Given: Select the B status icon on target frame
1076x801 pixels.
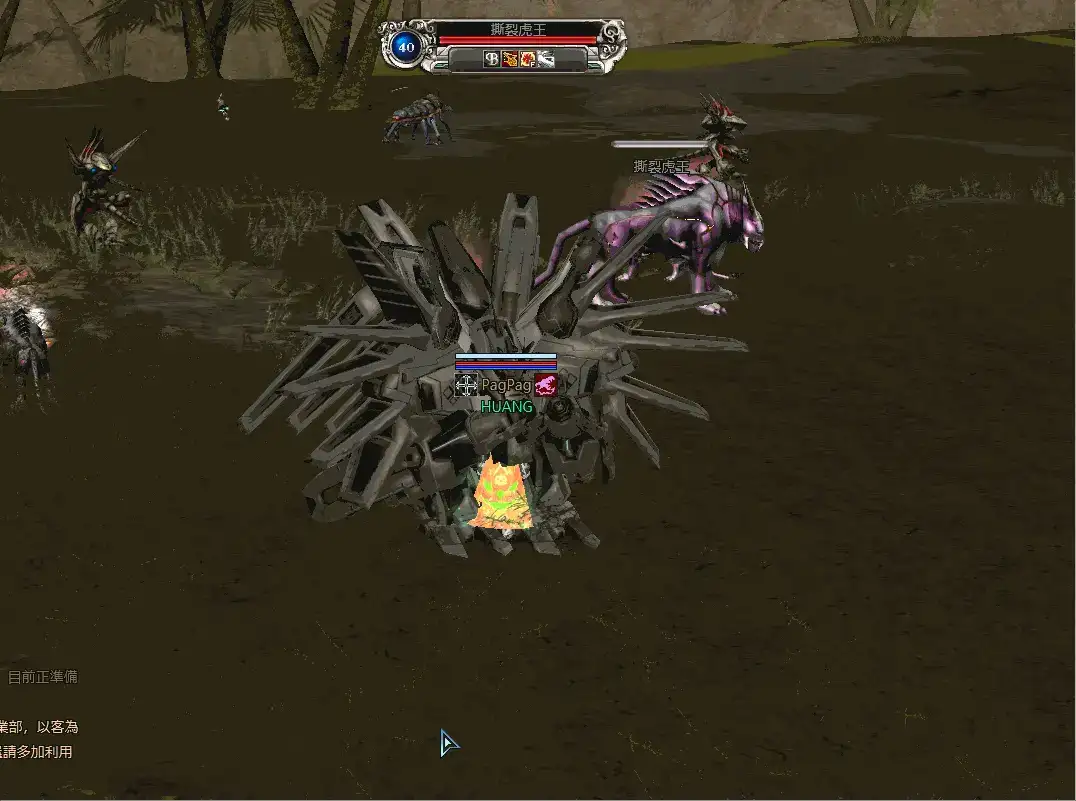Looking at the screenshot, I should point(492,59).
